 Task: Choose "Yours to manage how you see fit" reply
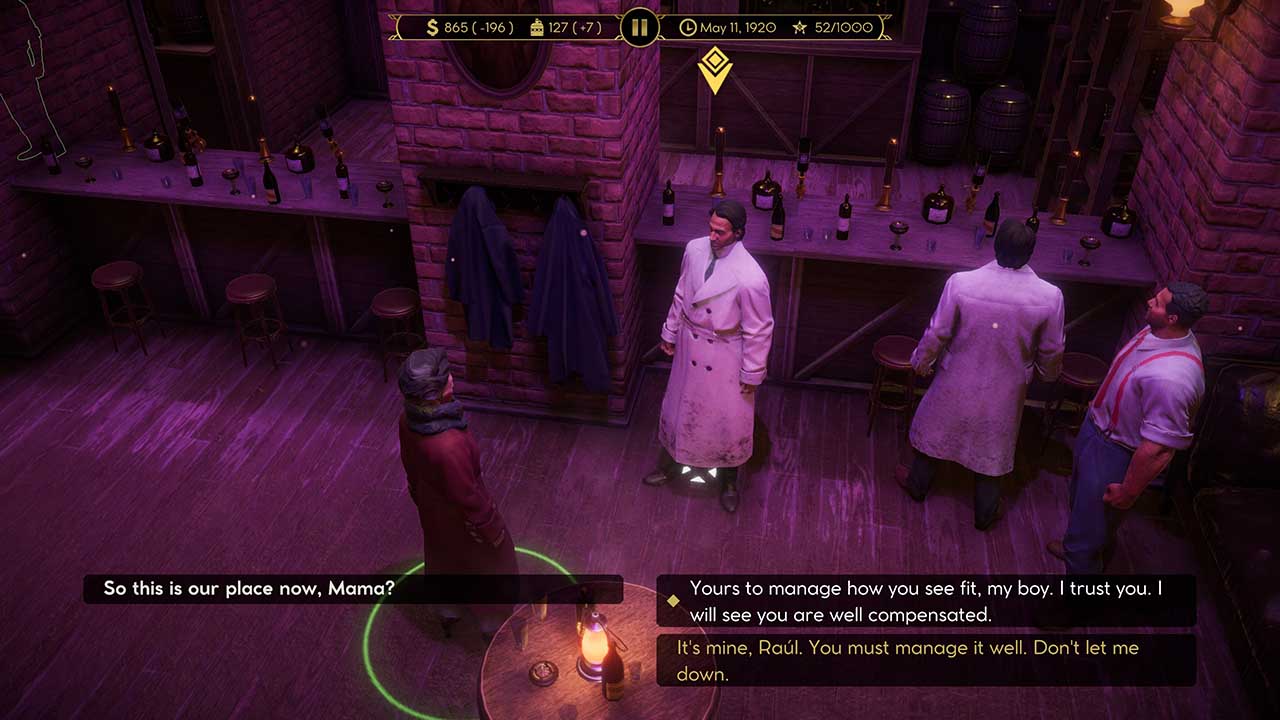pos(925,601)
